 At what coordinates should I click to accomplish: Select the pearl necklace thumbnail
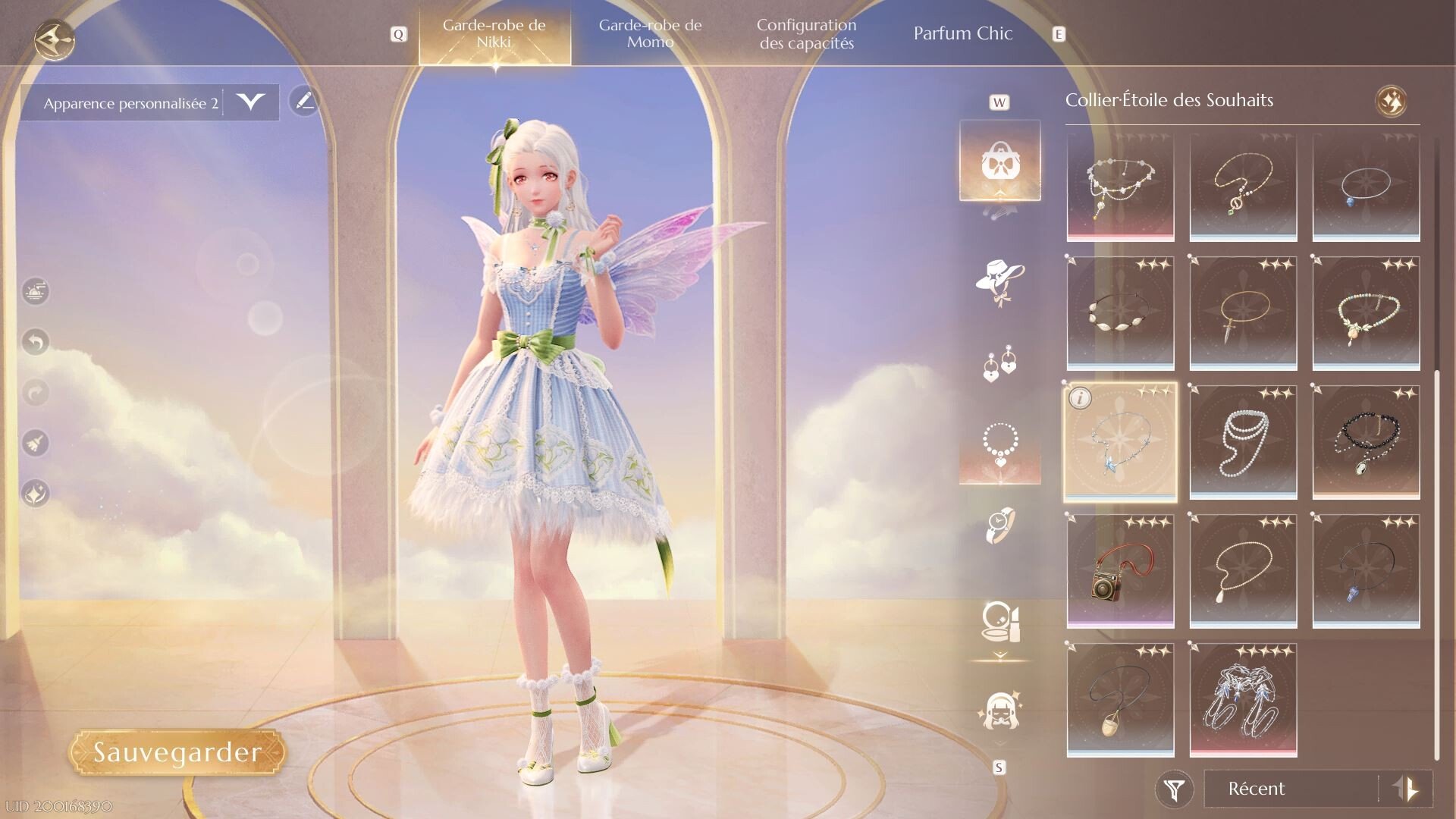click(x=1243, y=442)
